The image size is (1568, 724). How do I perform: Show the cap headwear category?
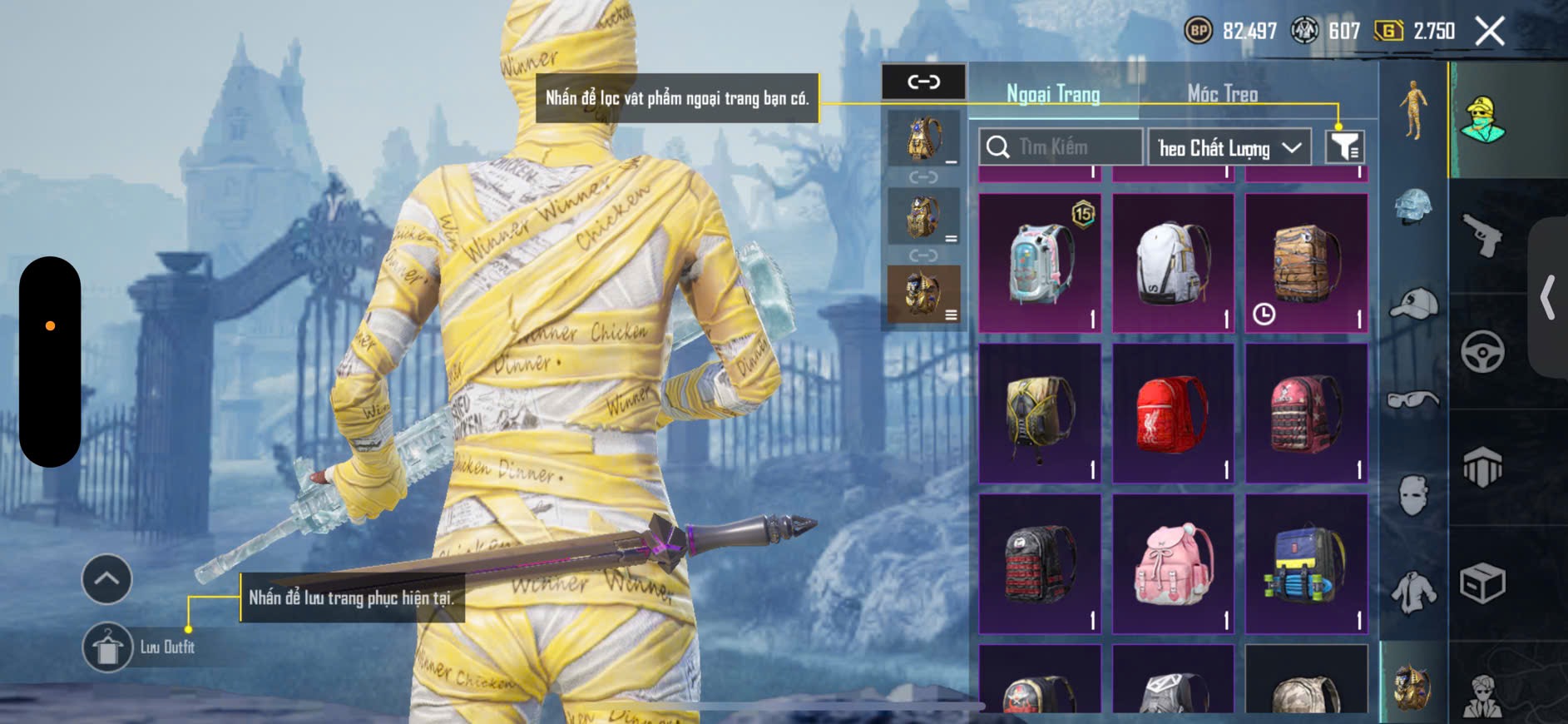pyautogui.click(x=1413, y=304)
